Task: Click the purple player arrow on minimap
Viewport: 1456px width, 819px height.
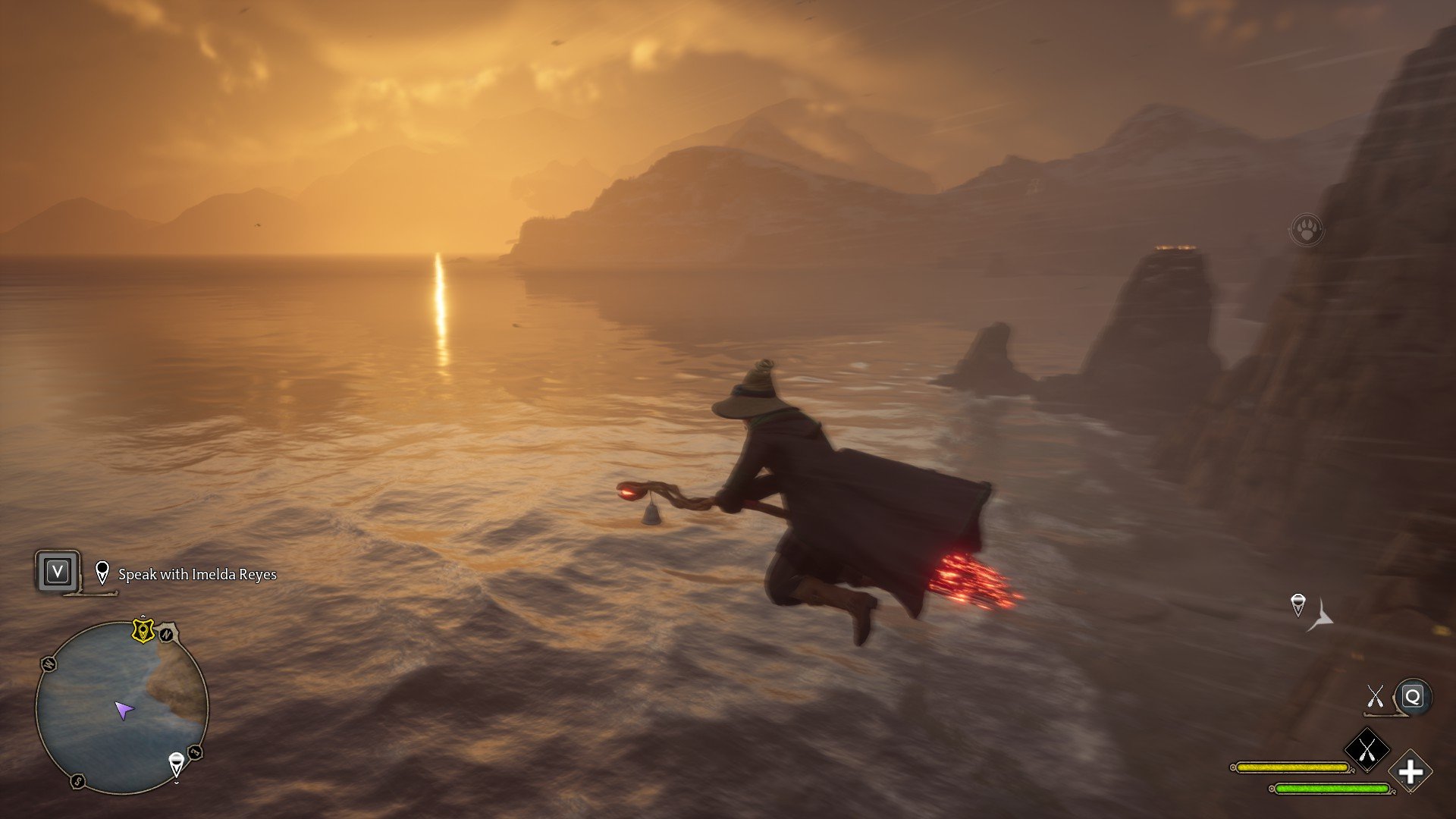Action: (124, 711)
